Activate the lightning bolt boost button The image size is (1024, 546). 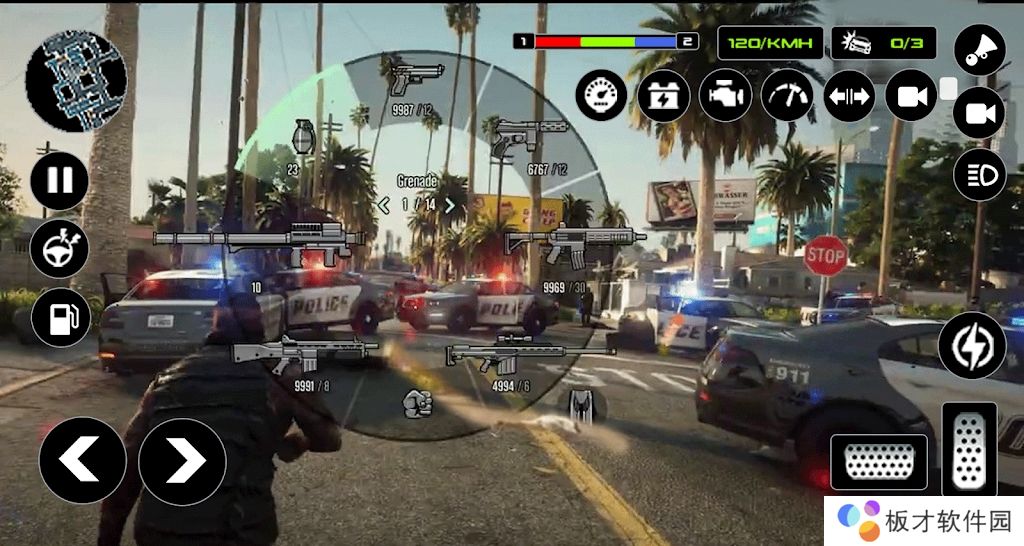coord(971,345)
